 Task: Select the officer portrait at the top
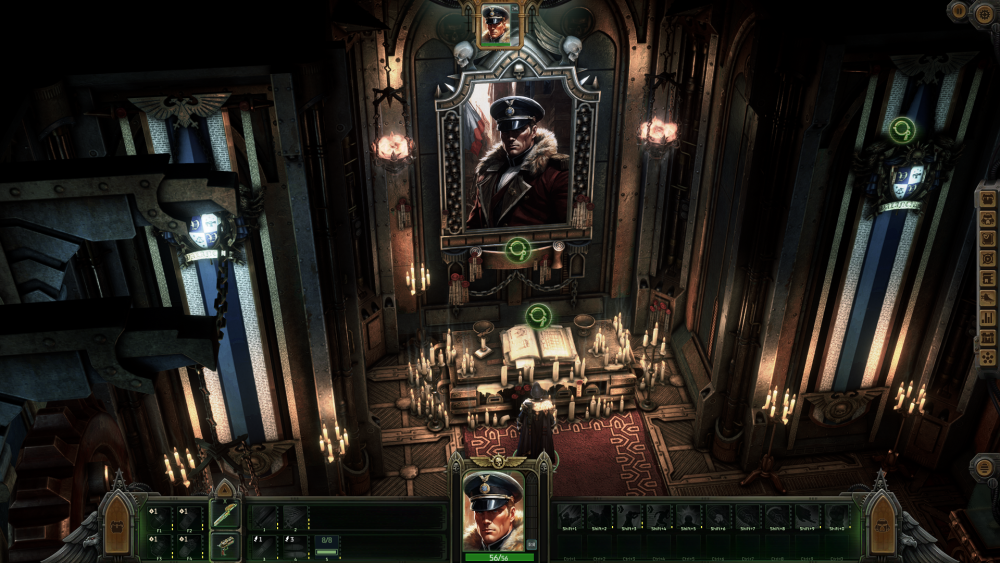point(496,25)
